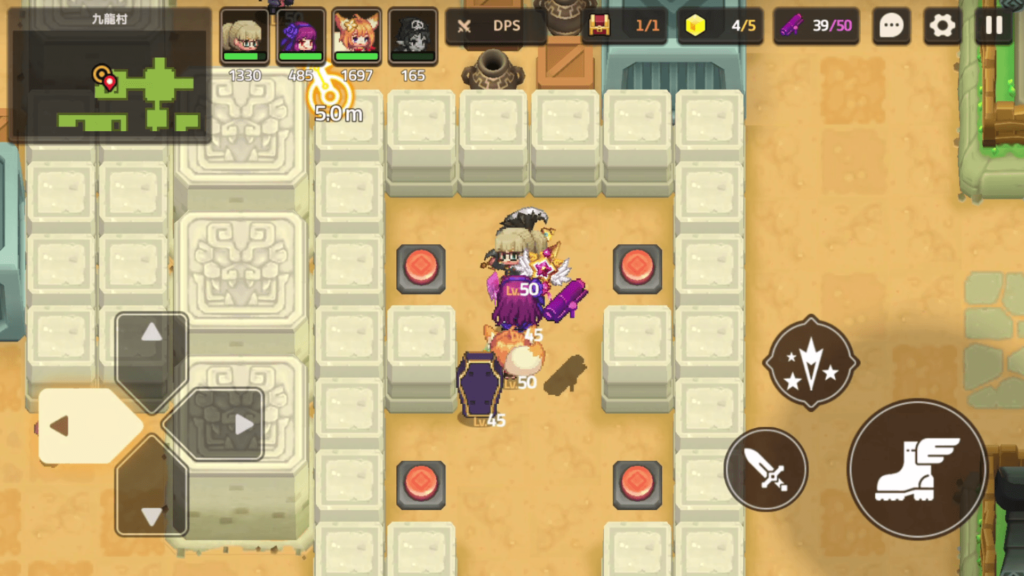Select the blonde-haired party member portrait
This screenshot has height=576, width=1024.
click(244, 38)
